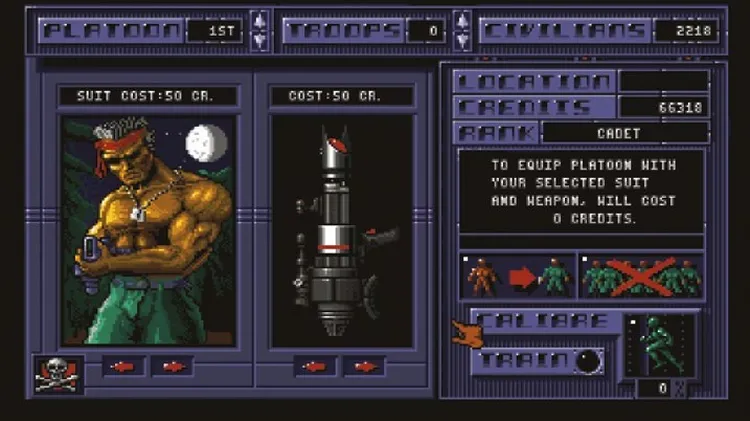Disband the platoon via the crossed-out soldiers icon

click(x=642, y=276)
